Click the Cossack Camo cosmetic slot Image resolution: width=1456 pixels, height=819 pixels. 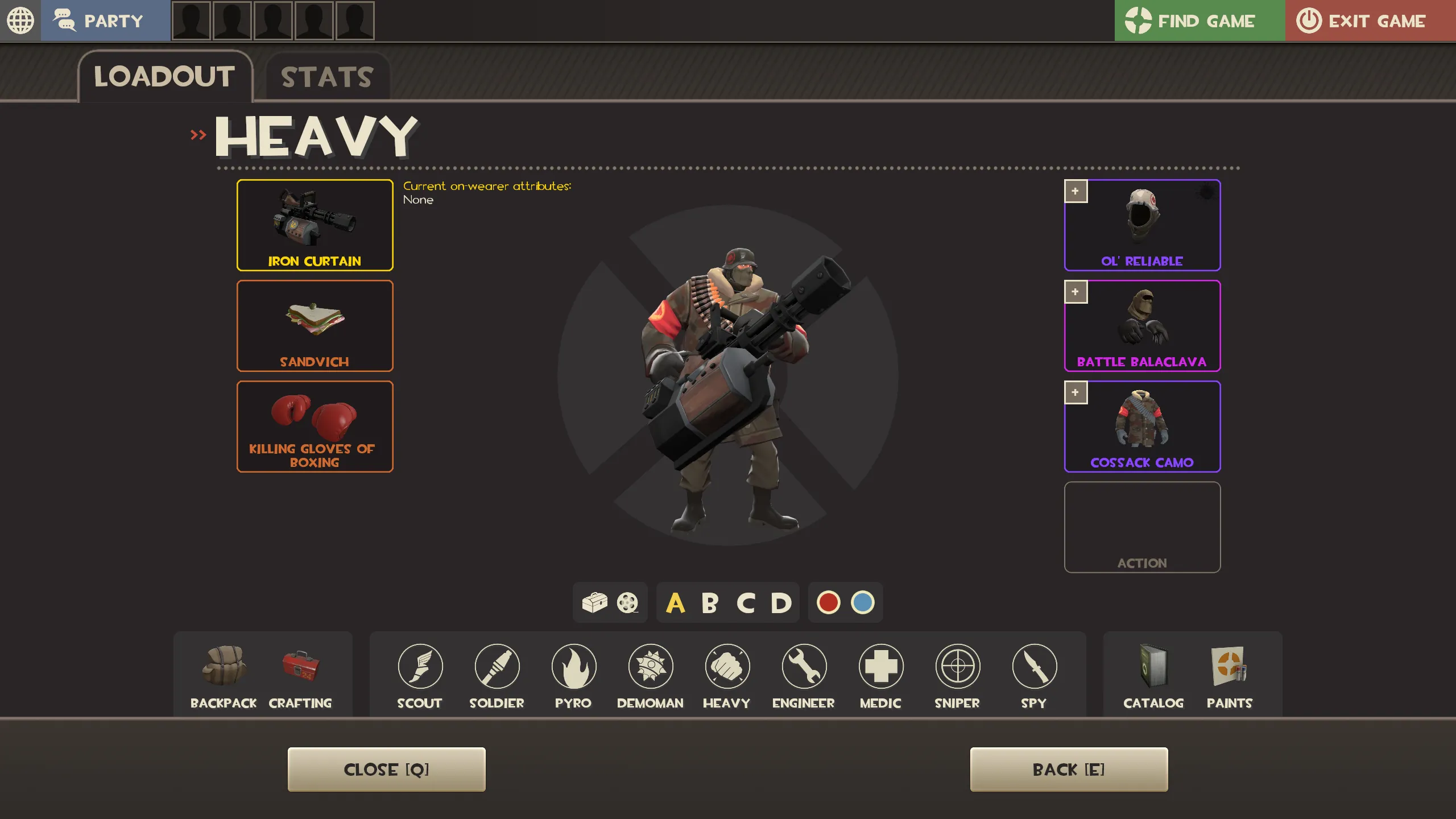click(x=1142, y=427)
